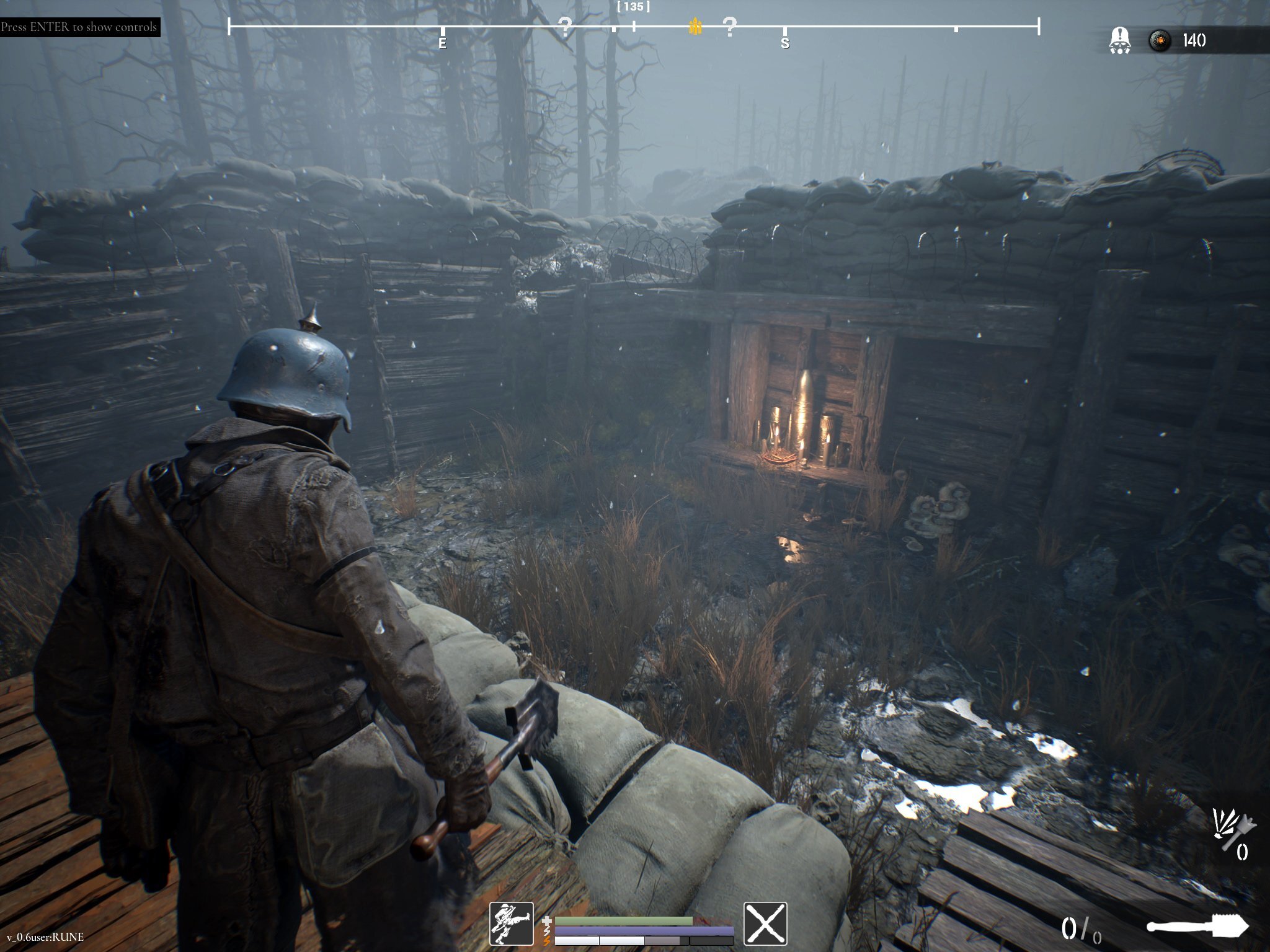Click the gas mask icon
Image resolution: width=1270 pixels, height=952 pixels.
coord(1119,41)
